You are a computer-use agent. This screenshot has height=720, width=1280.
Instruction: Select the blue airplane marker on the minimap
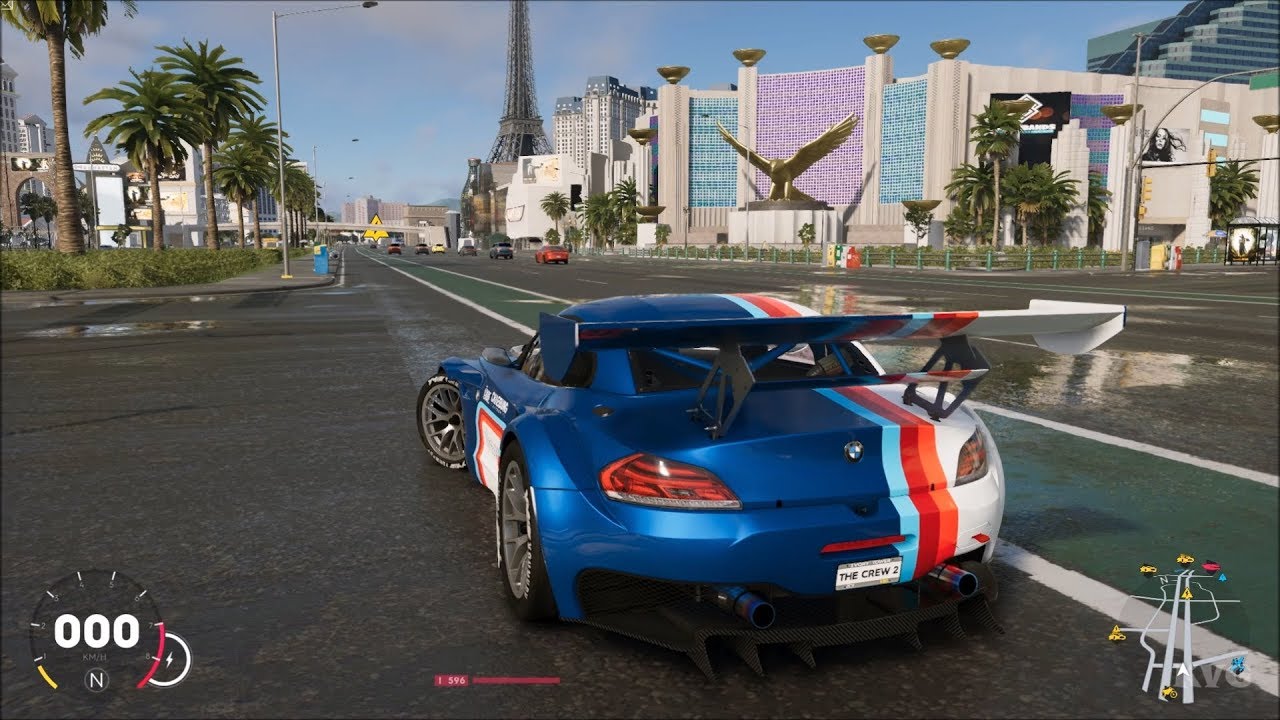1237,665
